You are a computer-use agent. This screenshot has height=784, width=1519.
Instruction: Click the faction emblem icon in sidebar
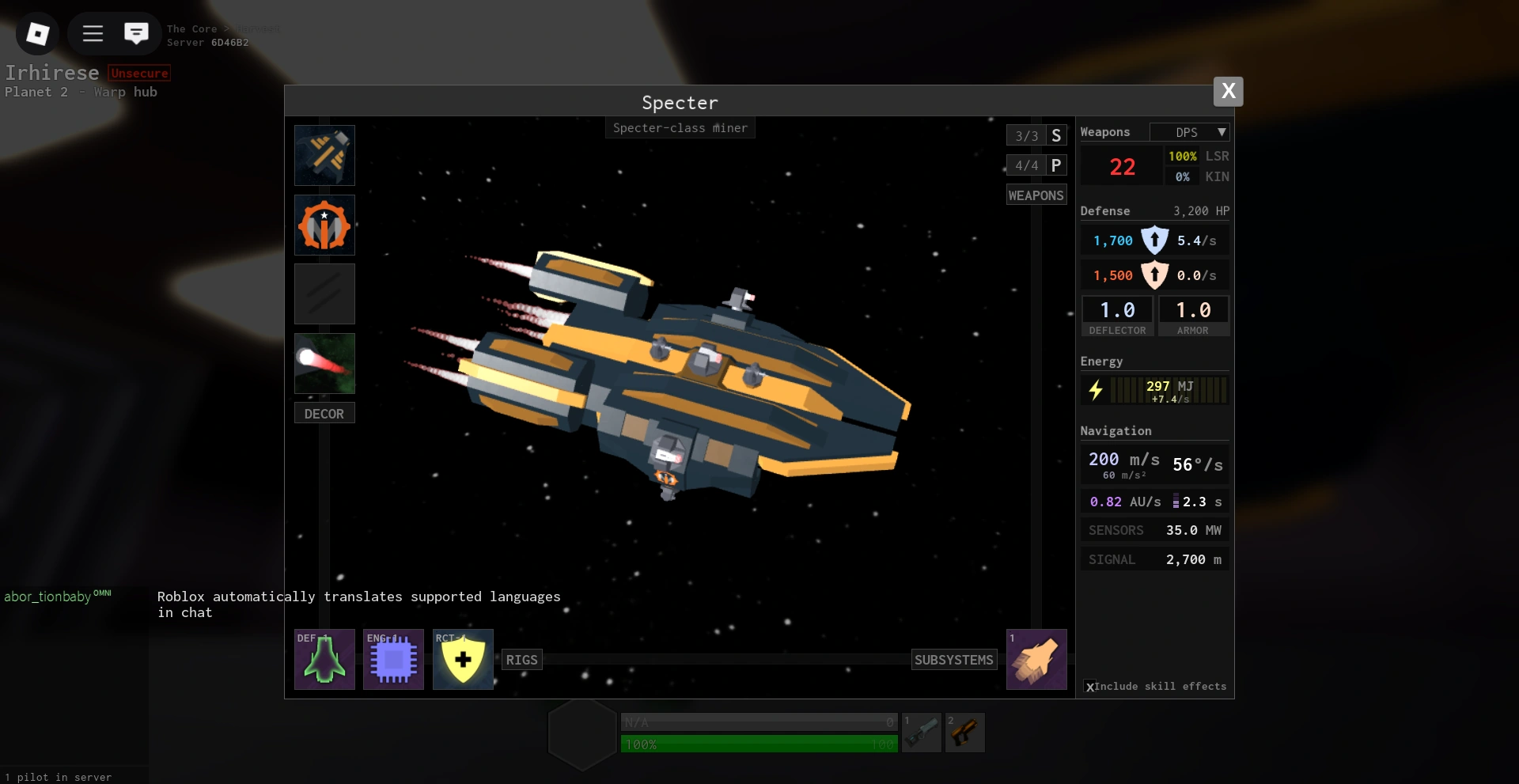pos(324,225)
